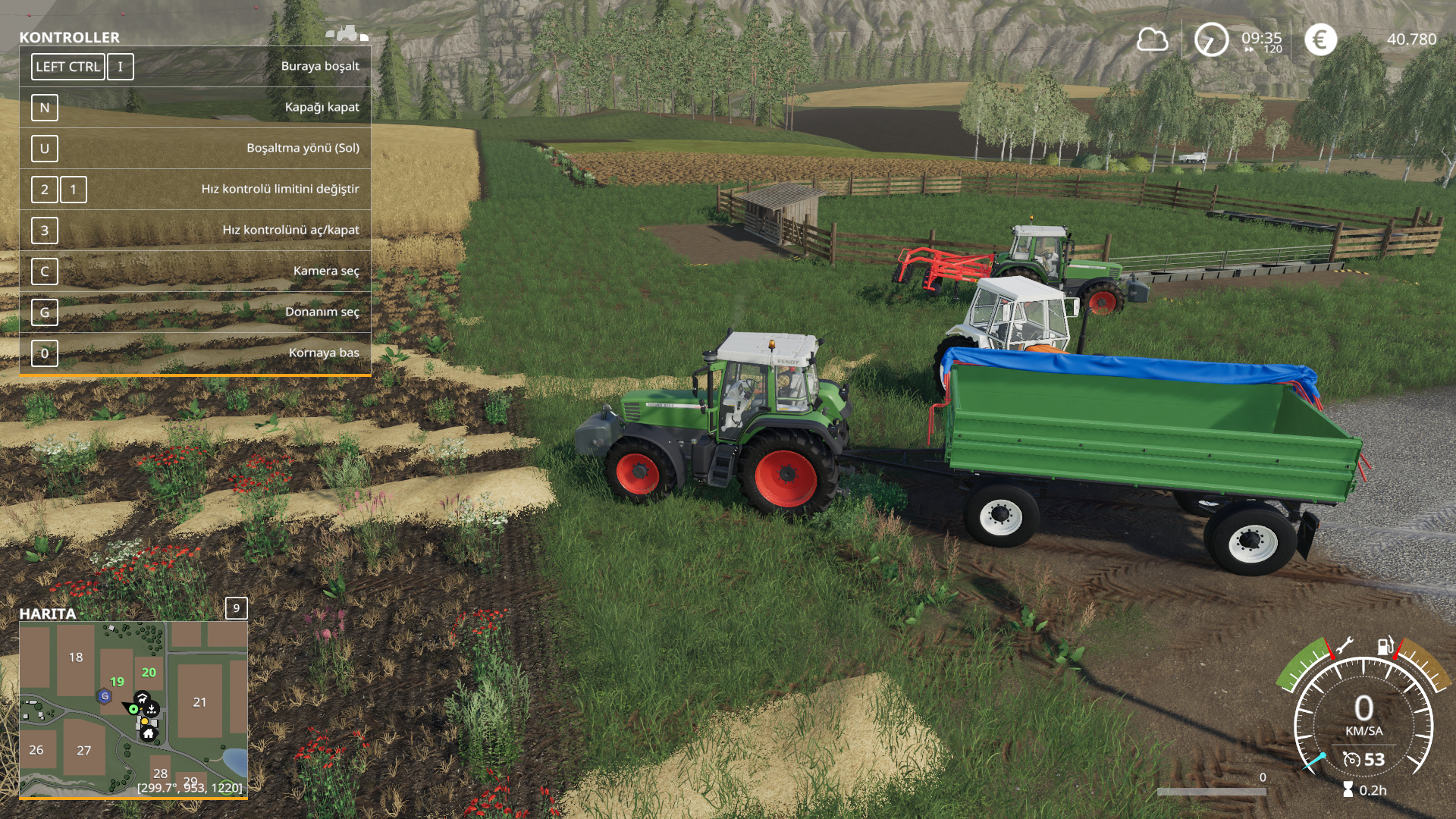
Task: Click the tractor-trailer schema icon above the controls
Action: (x=347, y=33)
